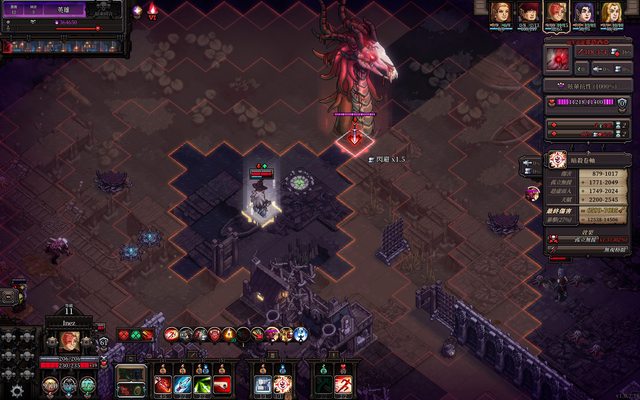Click the skill portrait in damage tooltip
The image size is (640, 400).
click(557, 158)
